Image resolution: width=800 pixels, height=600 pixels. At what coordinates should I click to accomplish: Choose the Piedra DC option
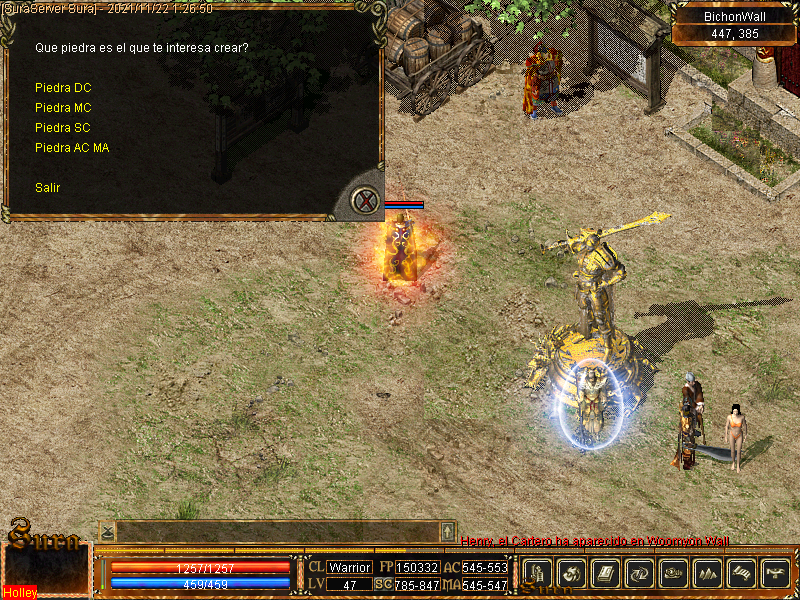(x=63, y=88)
